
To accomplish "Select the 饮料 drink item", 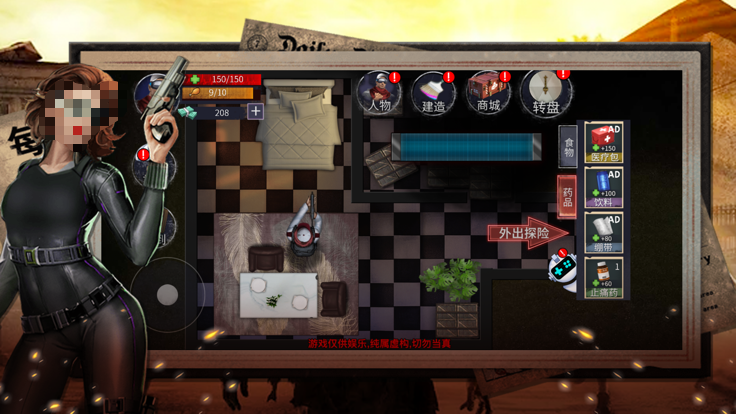I will pyautogui.click(x=603, y=188).
